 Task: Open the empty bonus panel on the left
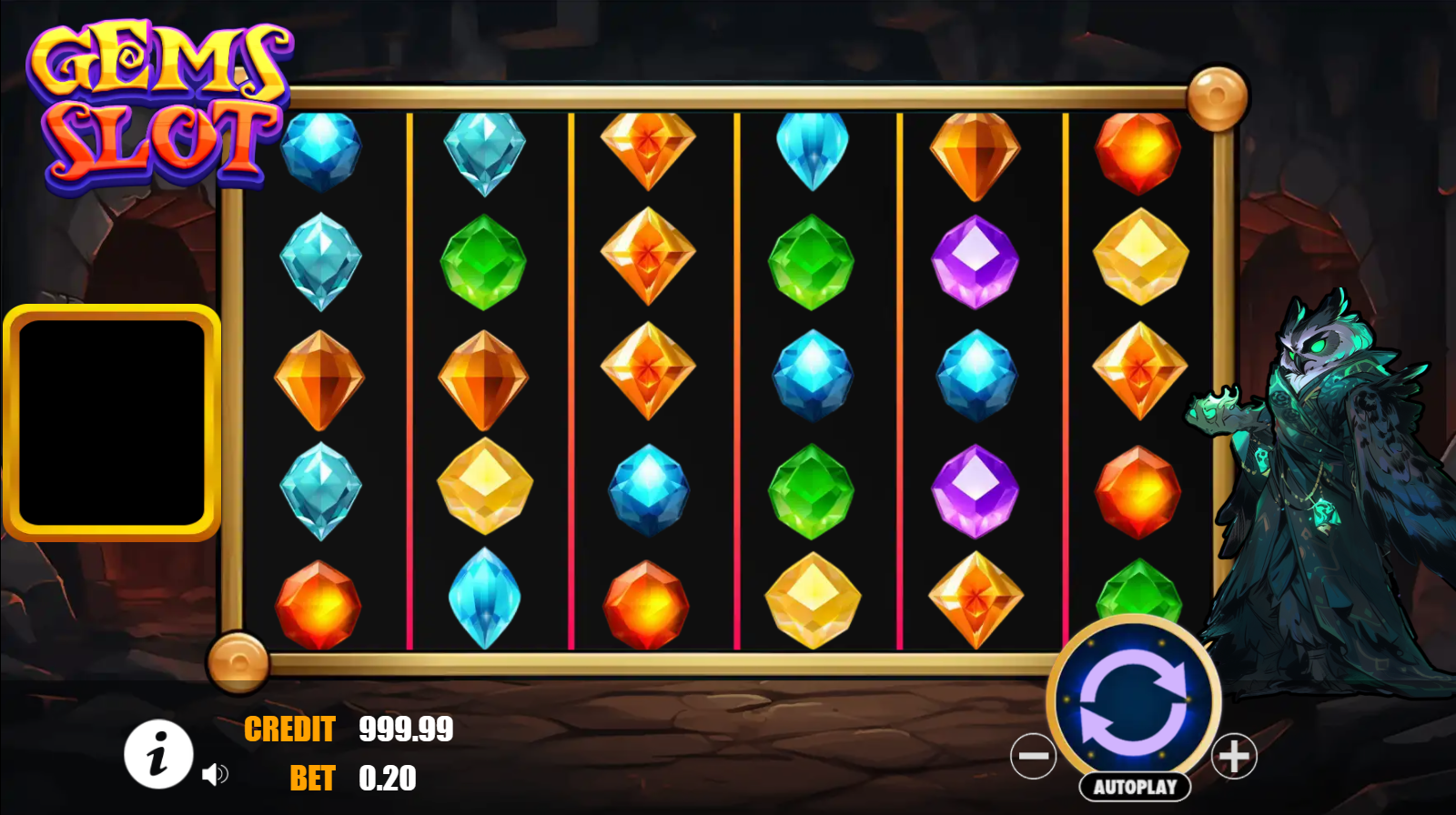(113, 421)
